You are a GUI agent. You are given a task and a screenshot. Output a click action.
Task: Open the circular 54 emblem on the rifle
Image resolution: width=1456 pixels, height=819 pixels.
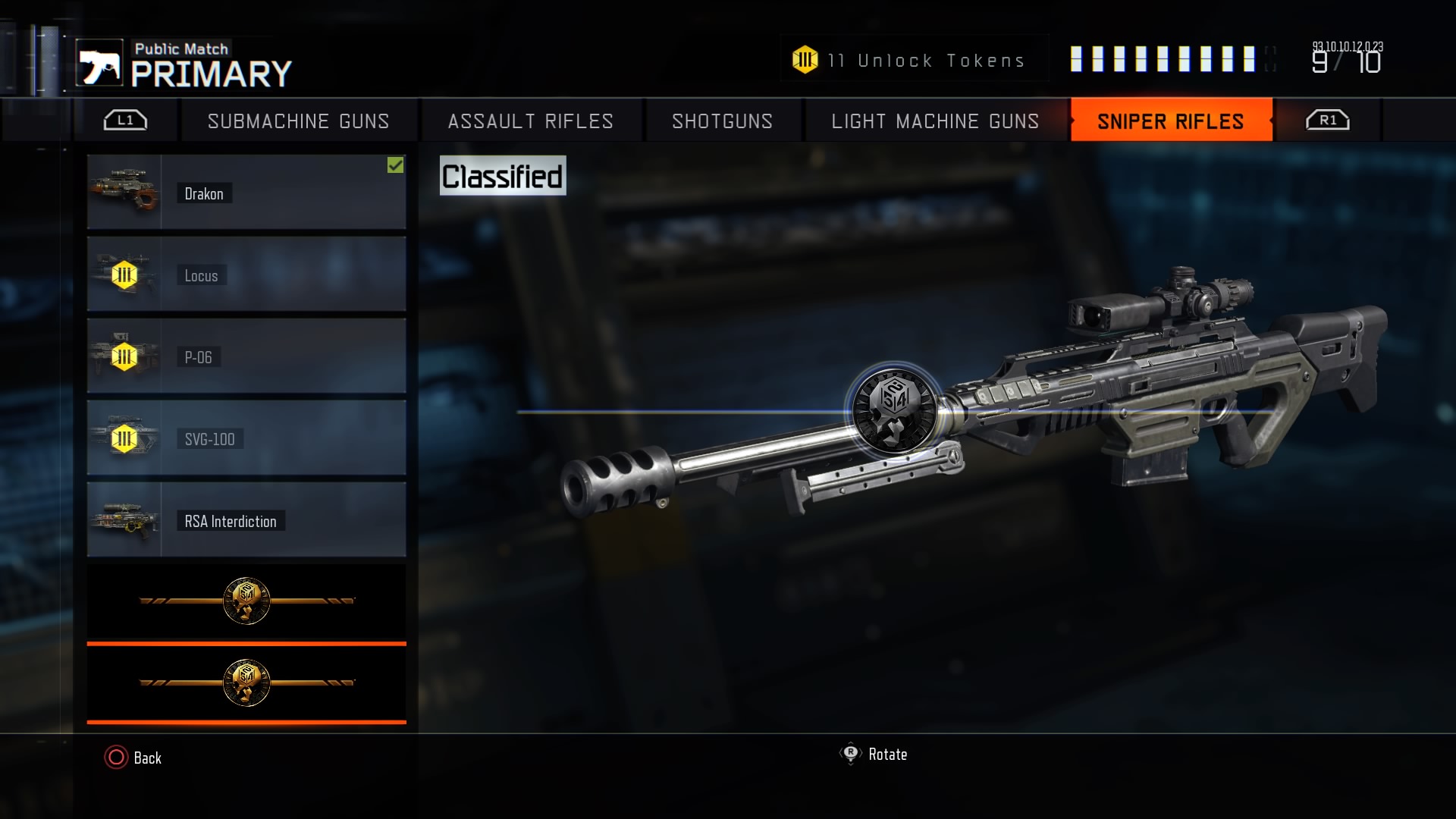point(899,412)
